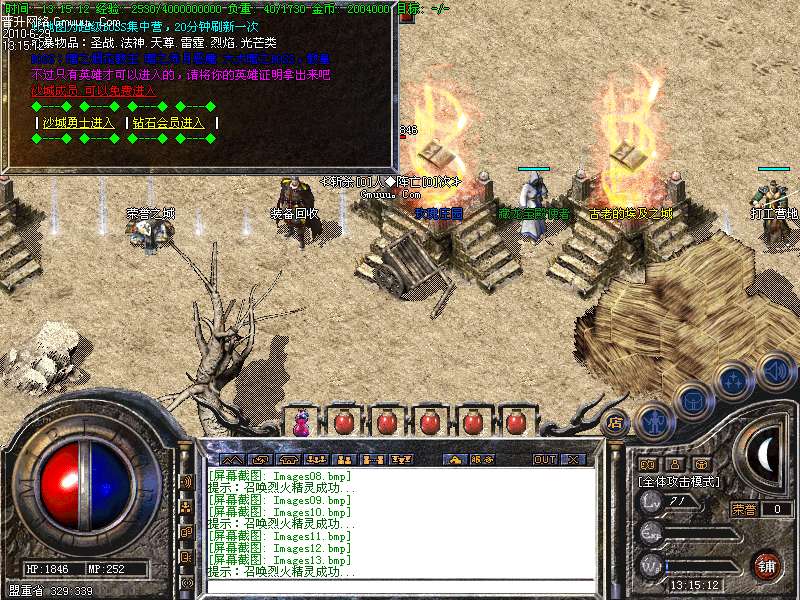Close the game with the X button
This screenshot has height=600, width=800.
click(x=573, y=459)
